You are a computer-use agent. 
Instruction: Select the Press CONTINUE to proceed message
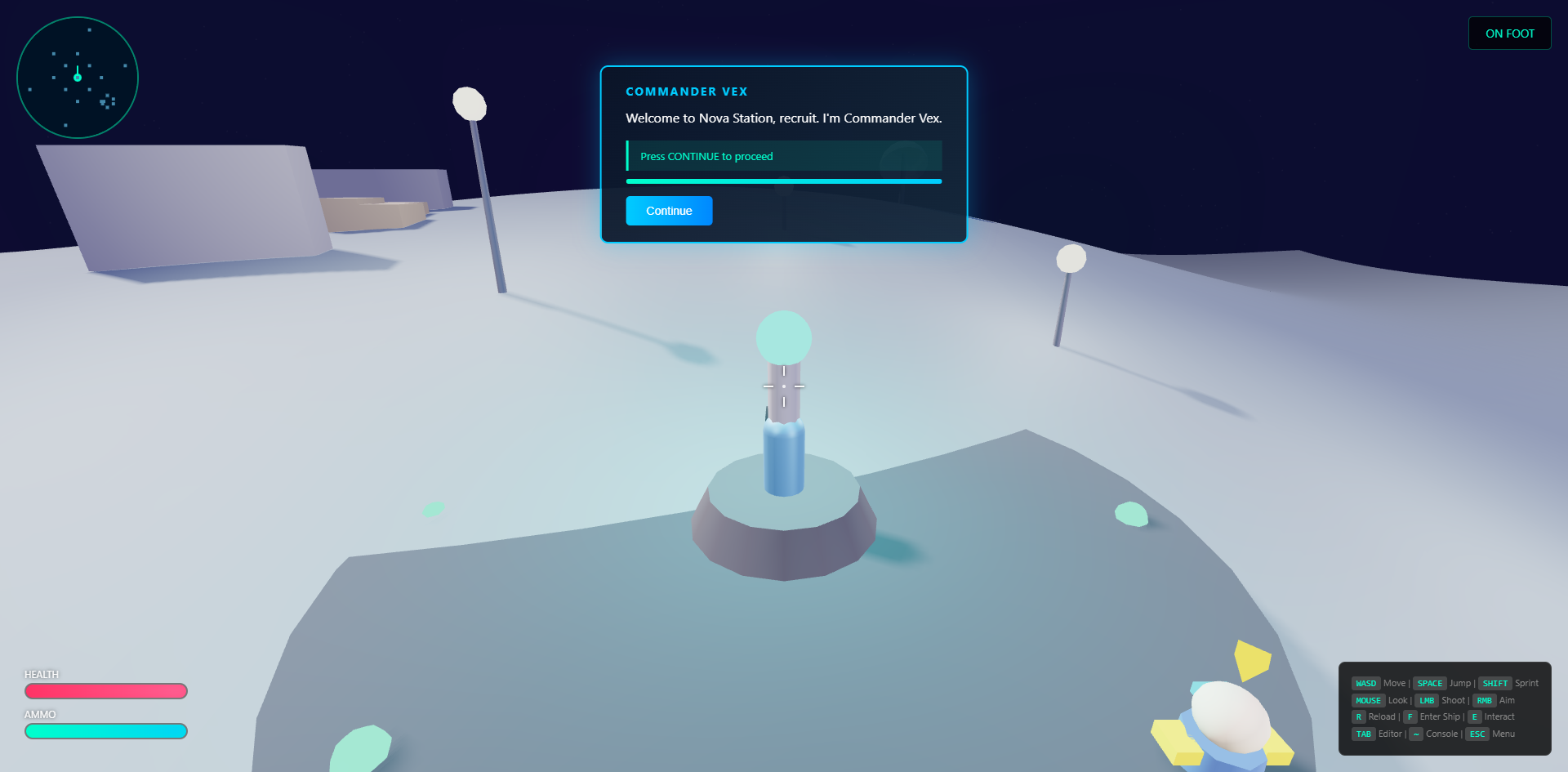click(706, 156)
